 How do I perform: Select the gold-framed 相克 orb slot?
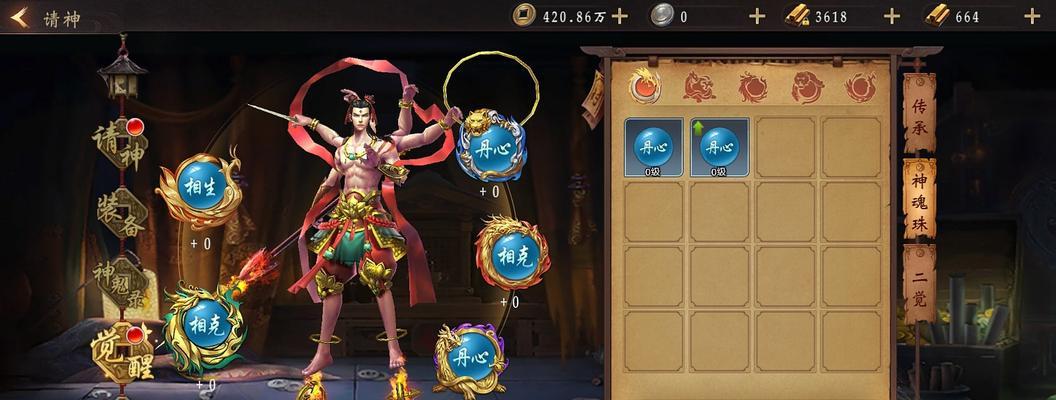click(513, 255)
